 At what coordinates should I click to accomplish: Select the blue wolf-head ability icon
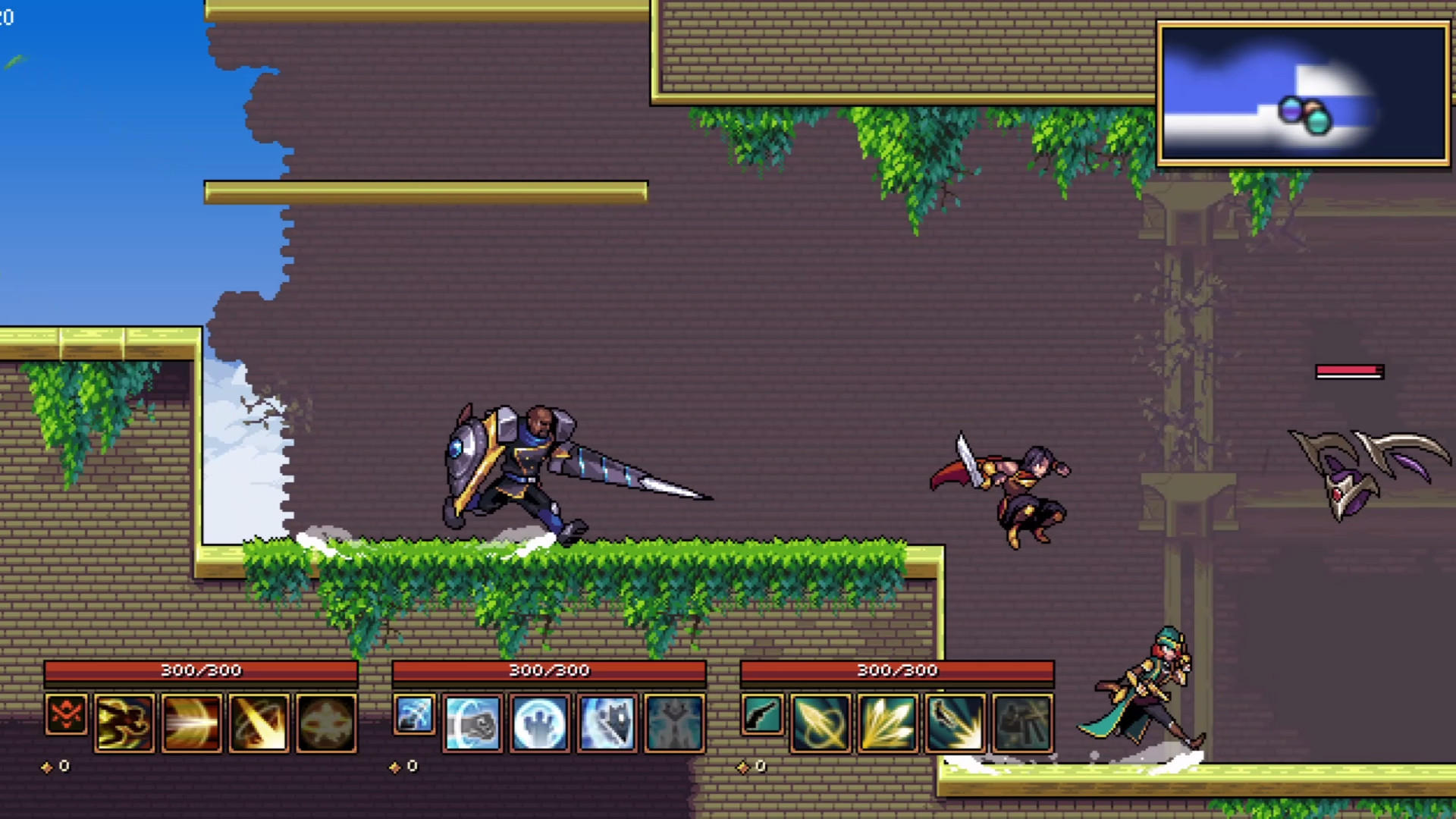pyautogui.click(x=606, y=722)
